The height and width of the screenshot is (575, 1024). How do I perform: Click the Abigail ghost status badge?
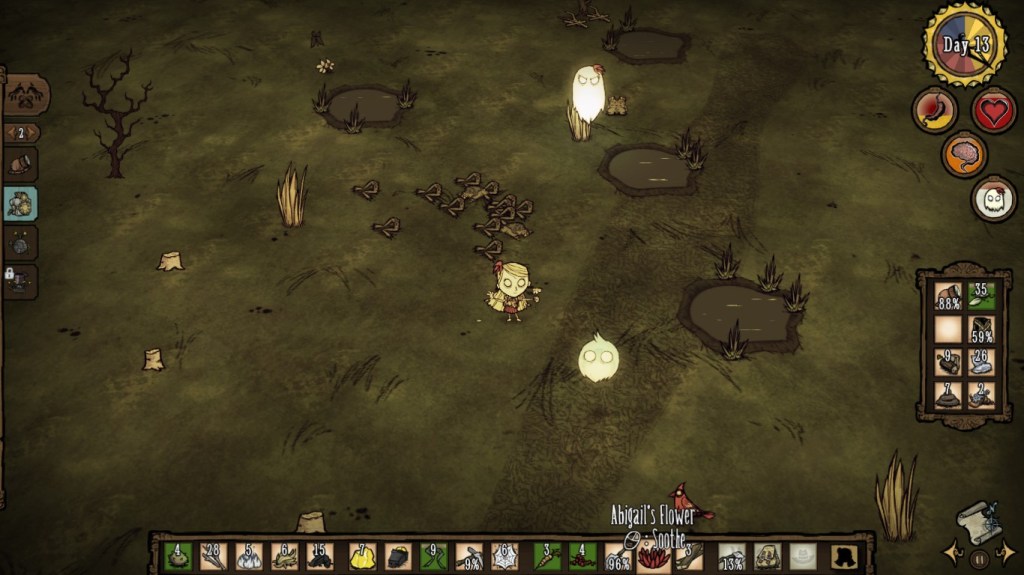point(993,198)
